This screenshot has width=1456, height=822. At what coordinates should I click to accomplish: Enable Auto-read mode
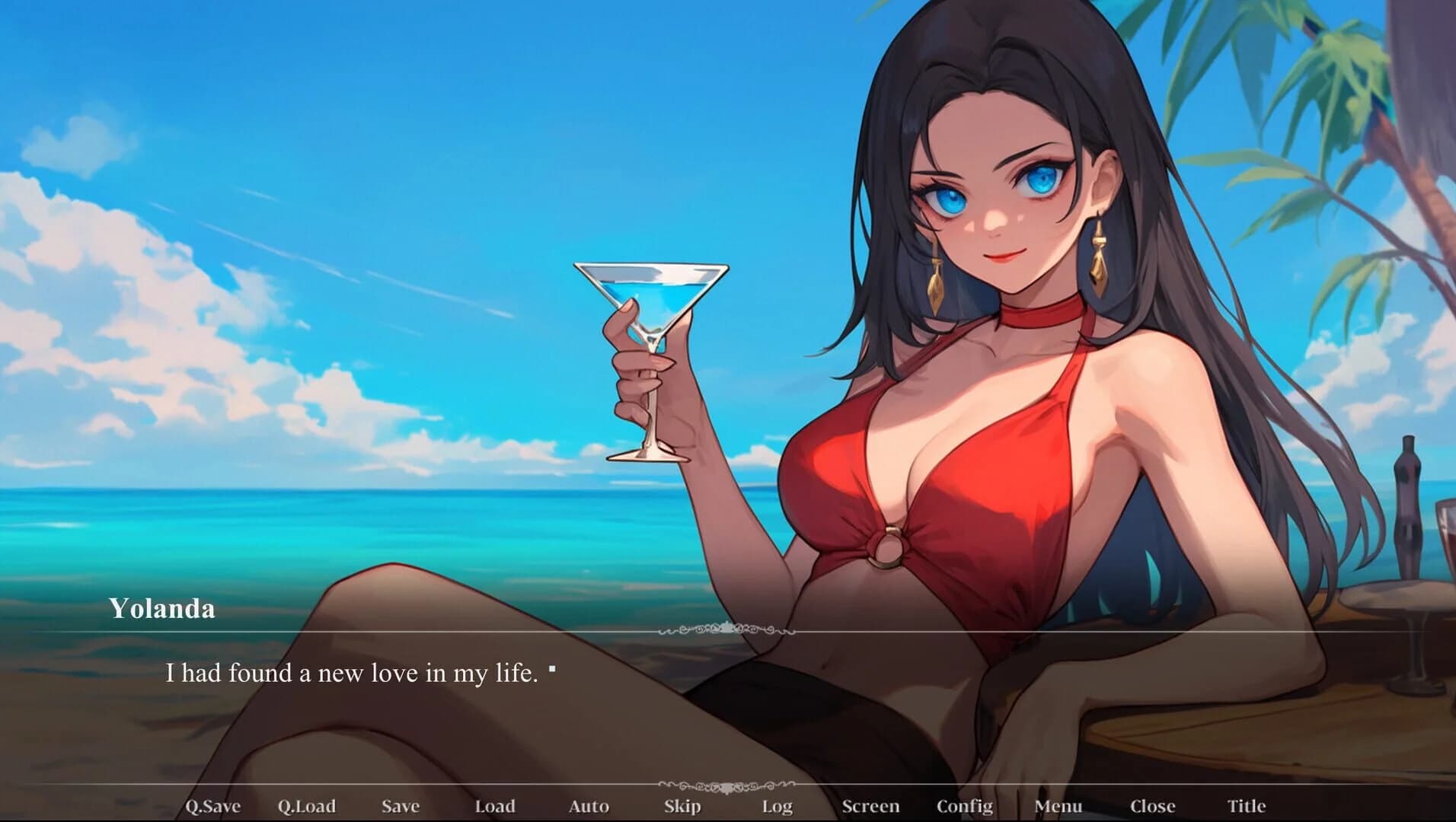(x=591, y=804)
